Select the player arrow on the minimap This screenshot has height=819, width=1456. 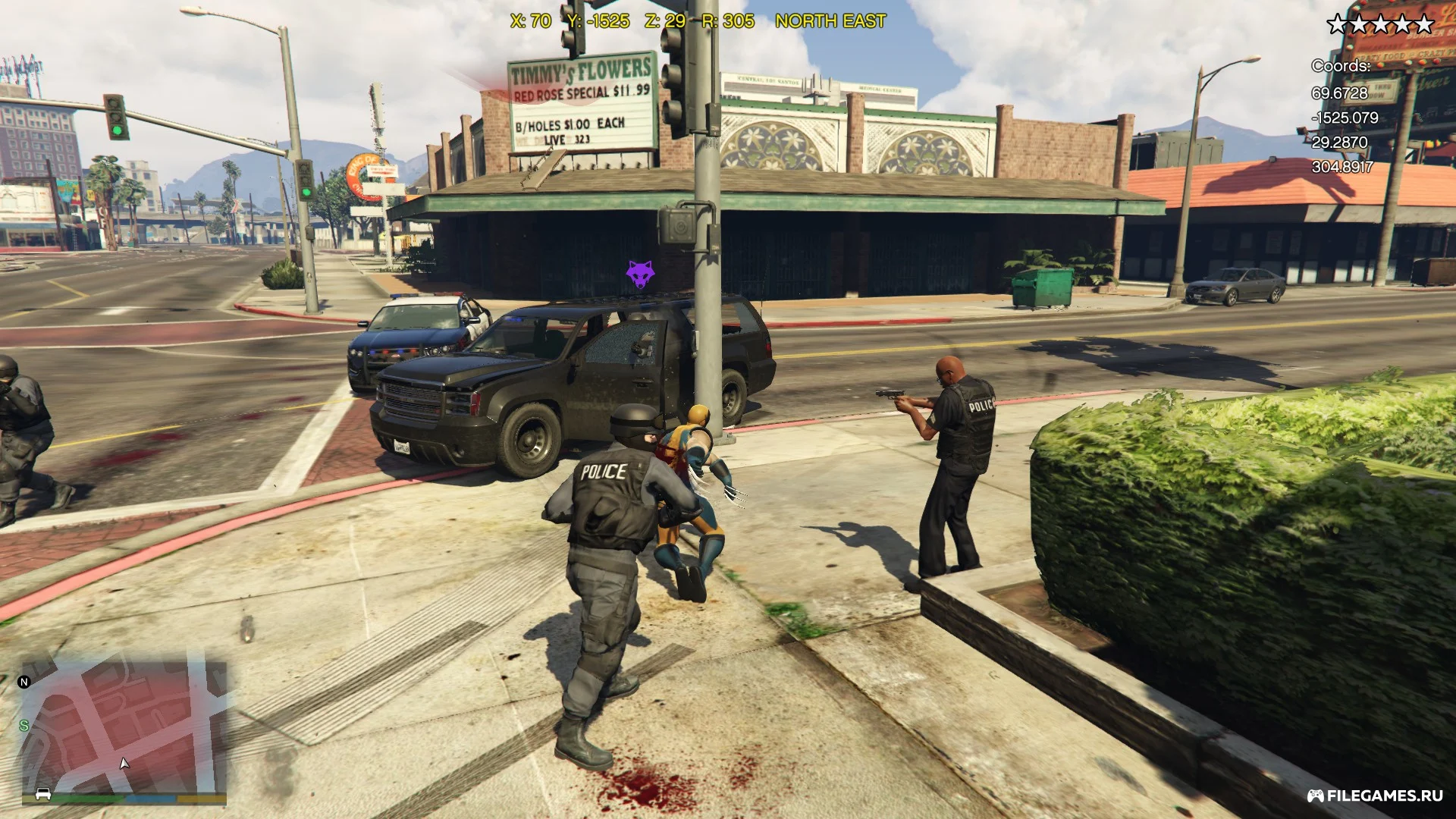point(124,763)
